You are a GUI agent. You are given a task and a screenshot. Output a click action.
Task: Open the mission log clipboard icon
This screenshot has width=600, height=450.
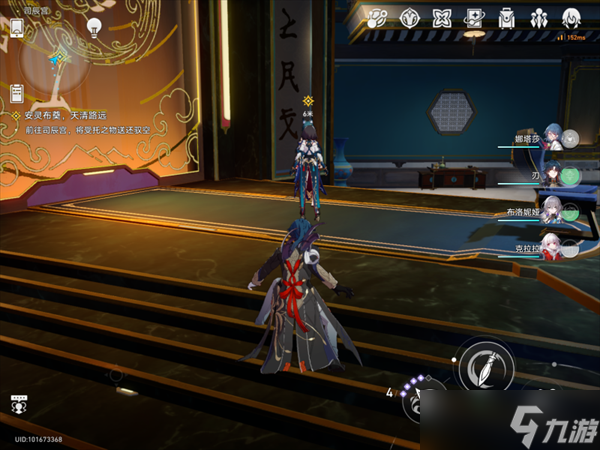coord(17,93)
